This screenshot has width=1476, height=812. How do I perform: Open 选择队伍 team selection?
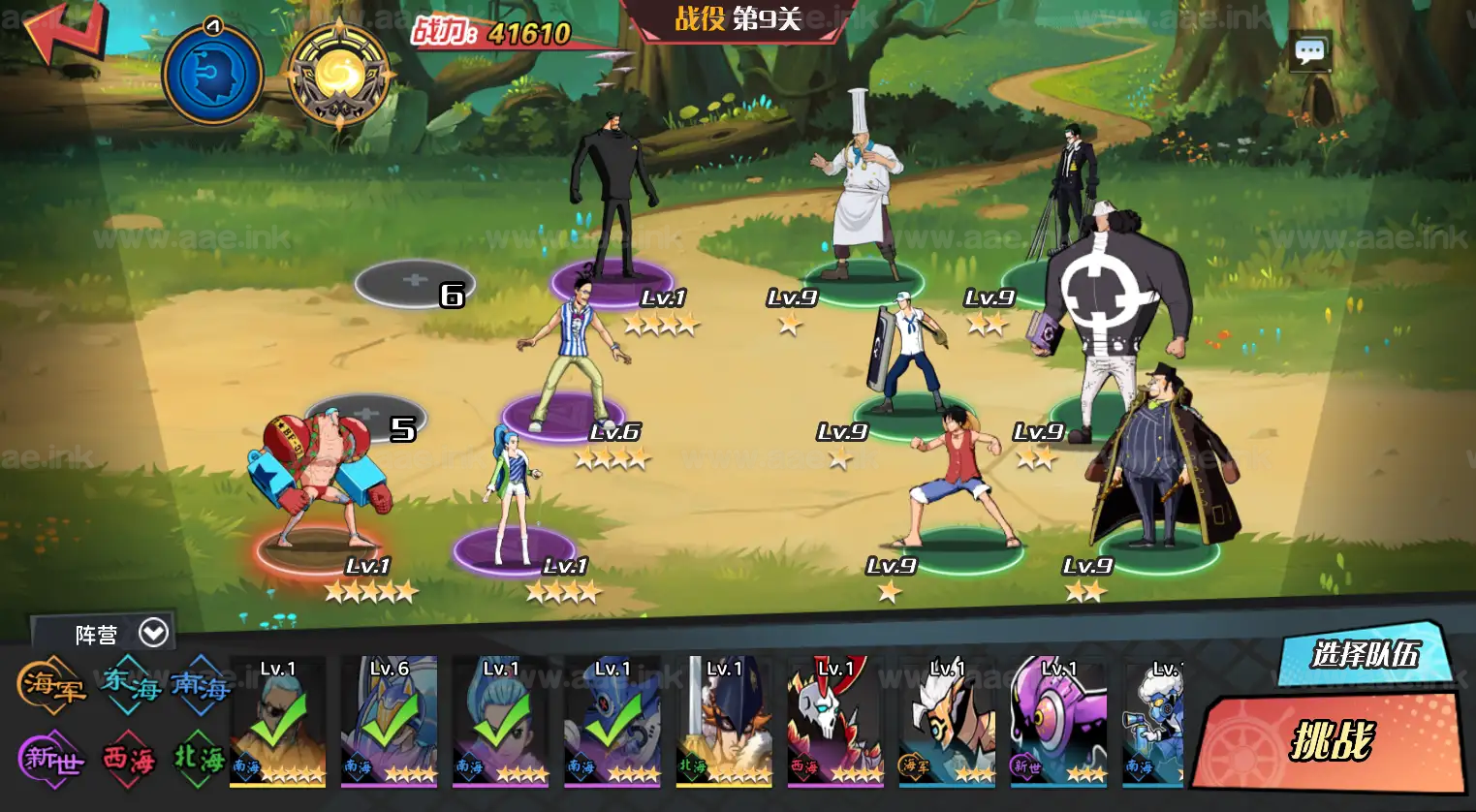[1365, 656]
